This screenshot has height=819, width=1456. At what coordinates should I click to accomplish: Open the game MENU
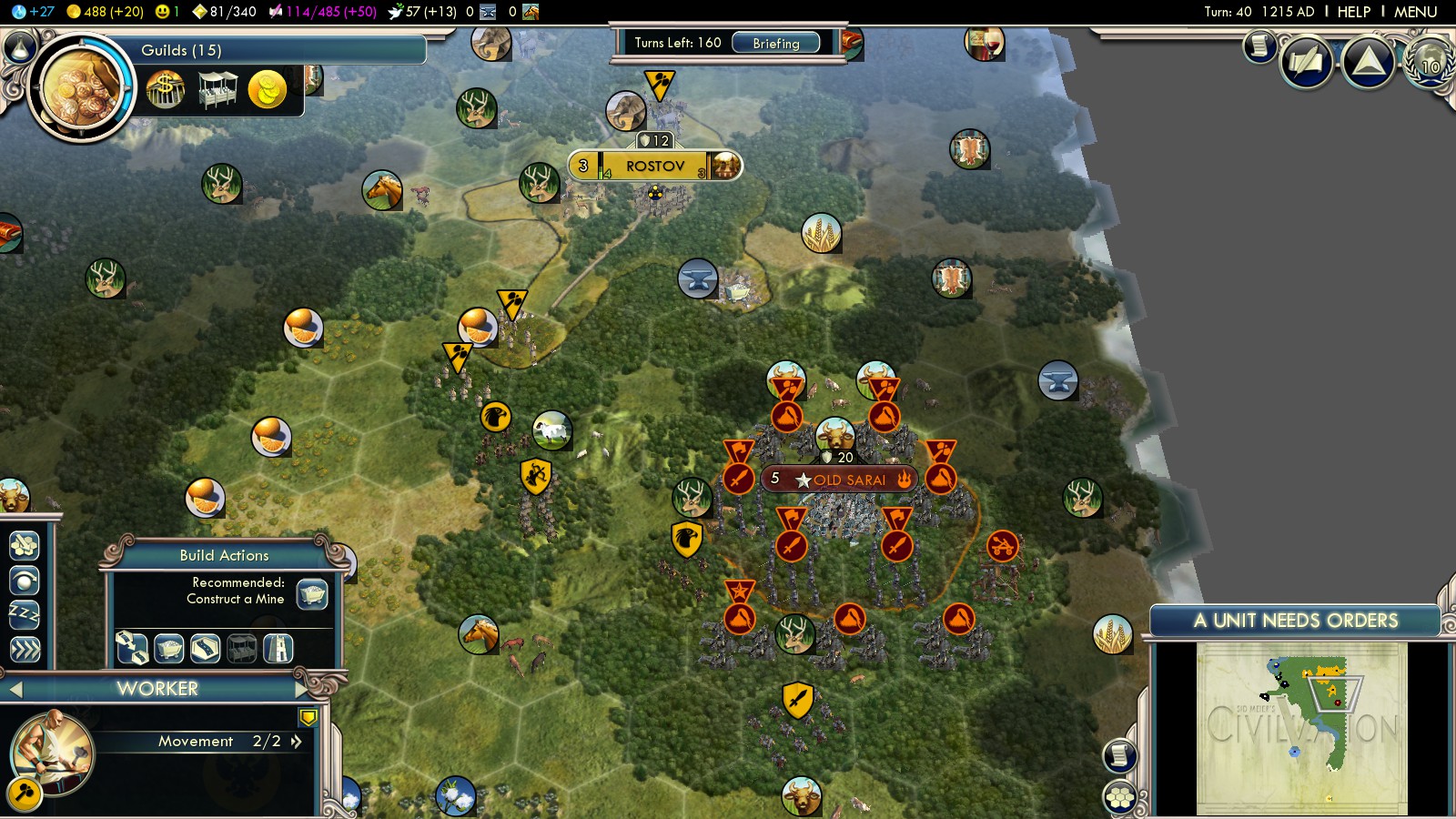1415,12
